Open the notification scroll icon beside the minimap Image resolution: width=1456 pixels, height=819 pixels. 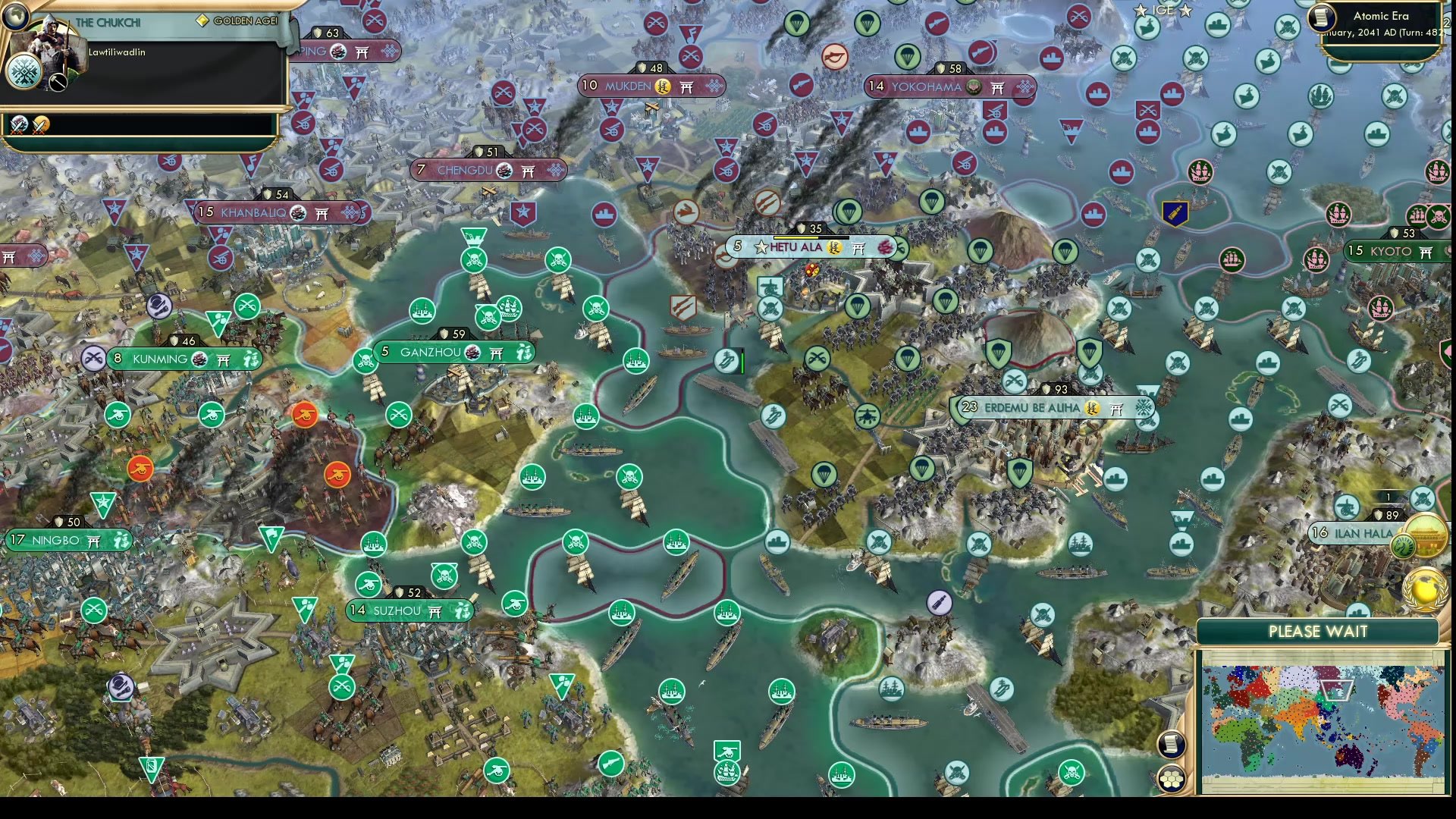(1172, 745)
